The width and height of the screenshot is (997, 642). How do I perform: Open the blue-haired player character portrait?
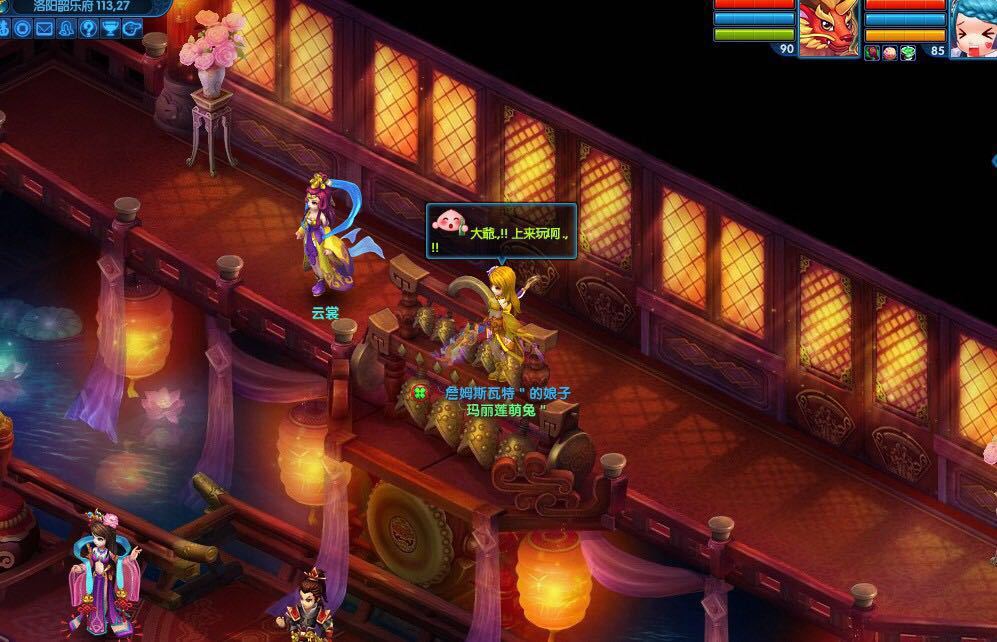tap(975, 26)
